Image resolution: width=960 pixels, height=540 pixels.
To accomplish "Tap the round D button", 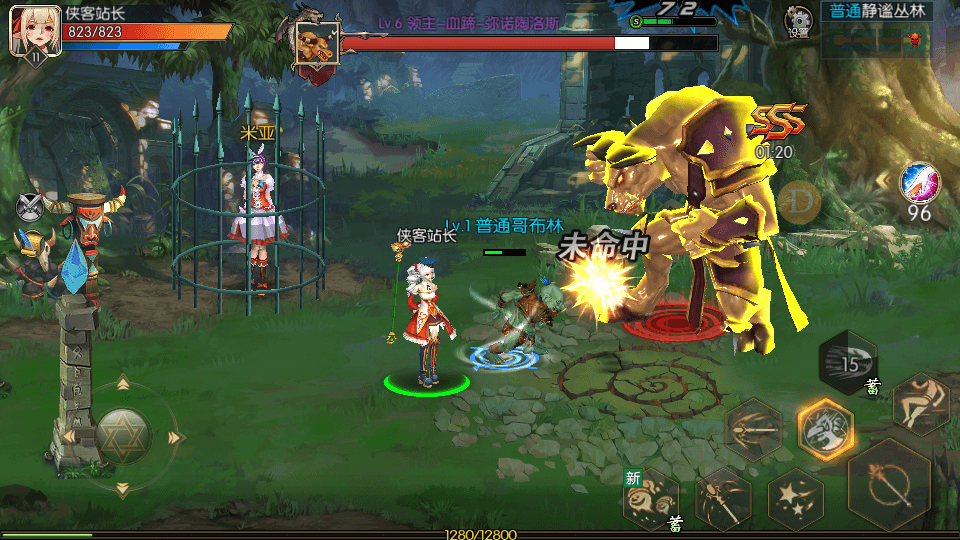I will click(x=799, y=202).
